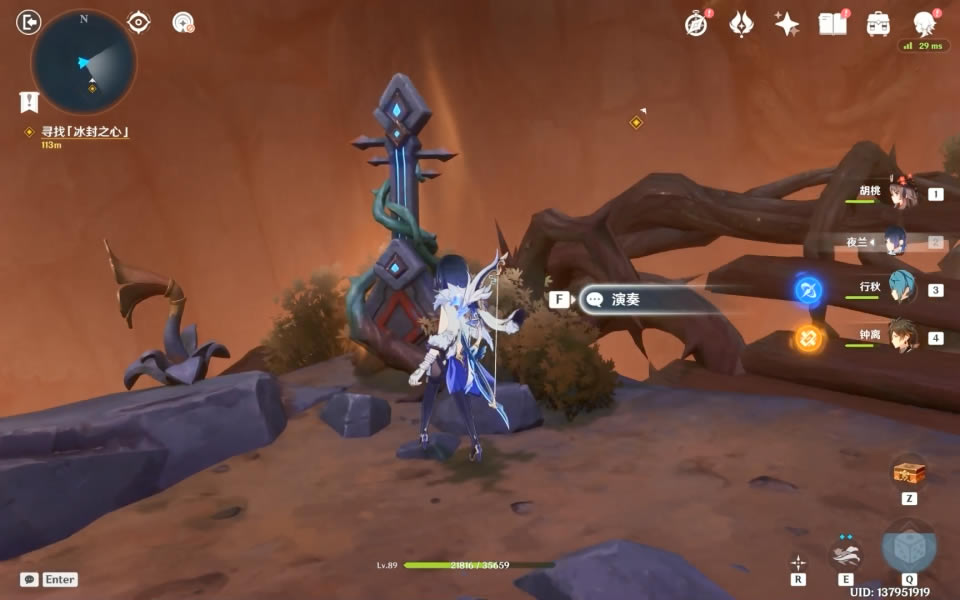The image size is (960, 600).
Task: Open the Adventurer Handbook book icon
Action: [832, 24]
